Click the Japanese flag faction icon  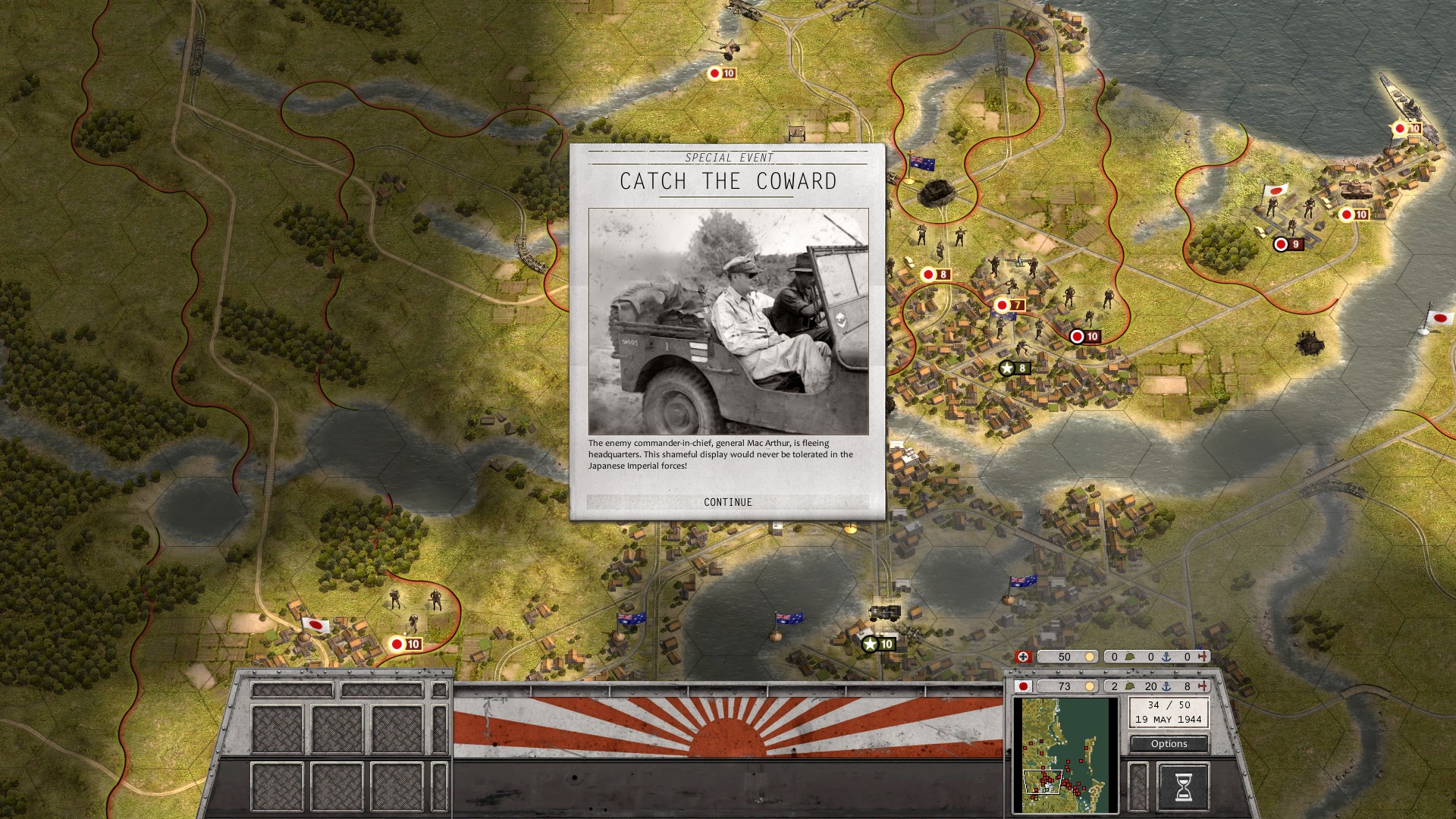coord(1024,687)
